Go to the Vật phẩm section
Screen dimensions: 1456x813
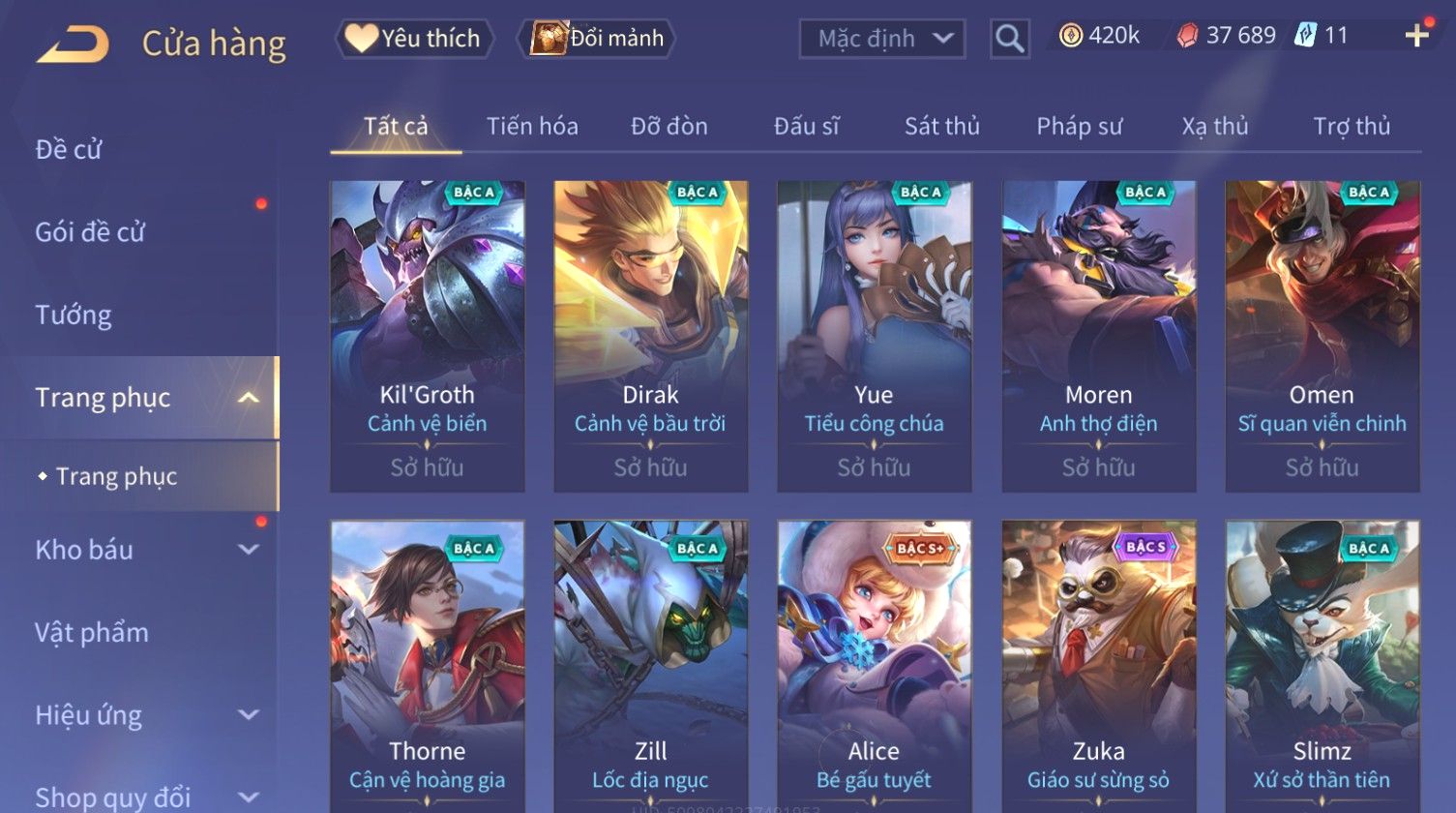coord(92,633)
